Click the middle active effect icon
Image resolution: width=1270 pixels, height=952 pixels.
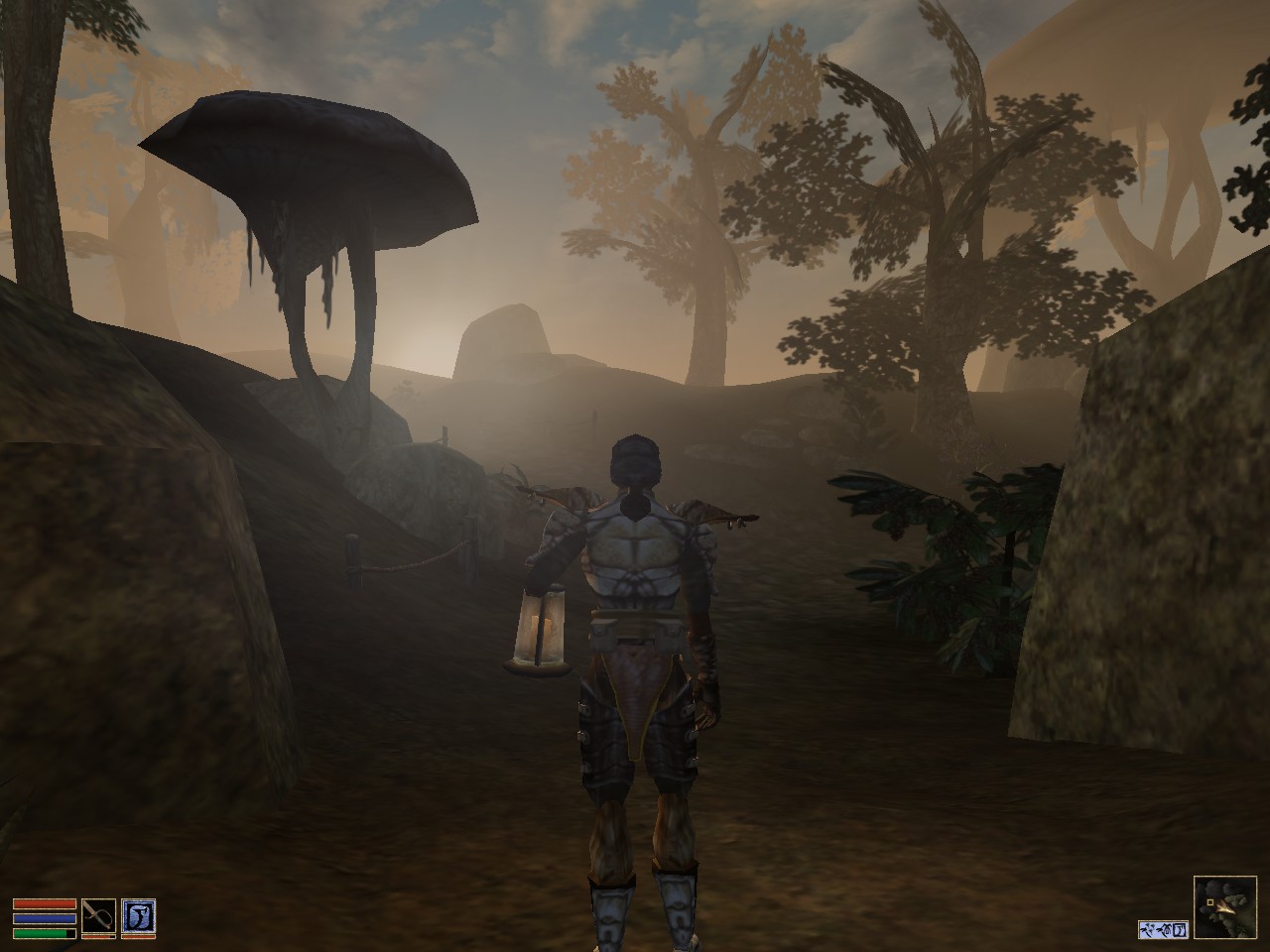click(x=1163, y=930)
